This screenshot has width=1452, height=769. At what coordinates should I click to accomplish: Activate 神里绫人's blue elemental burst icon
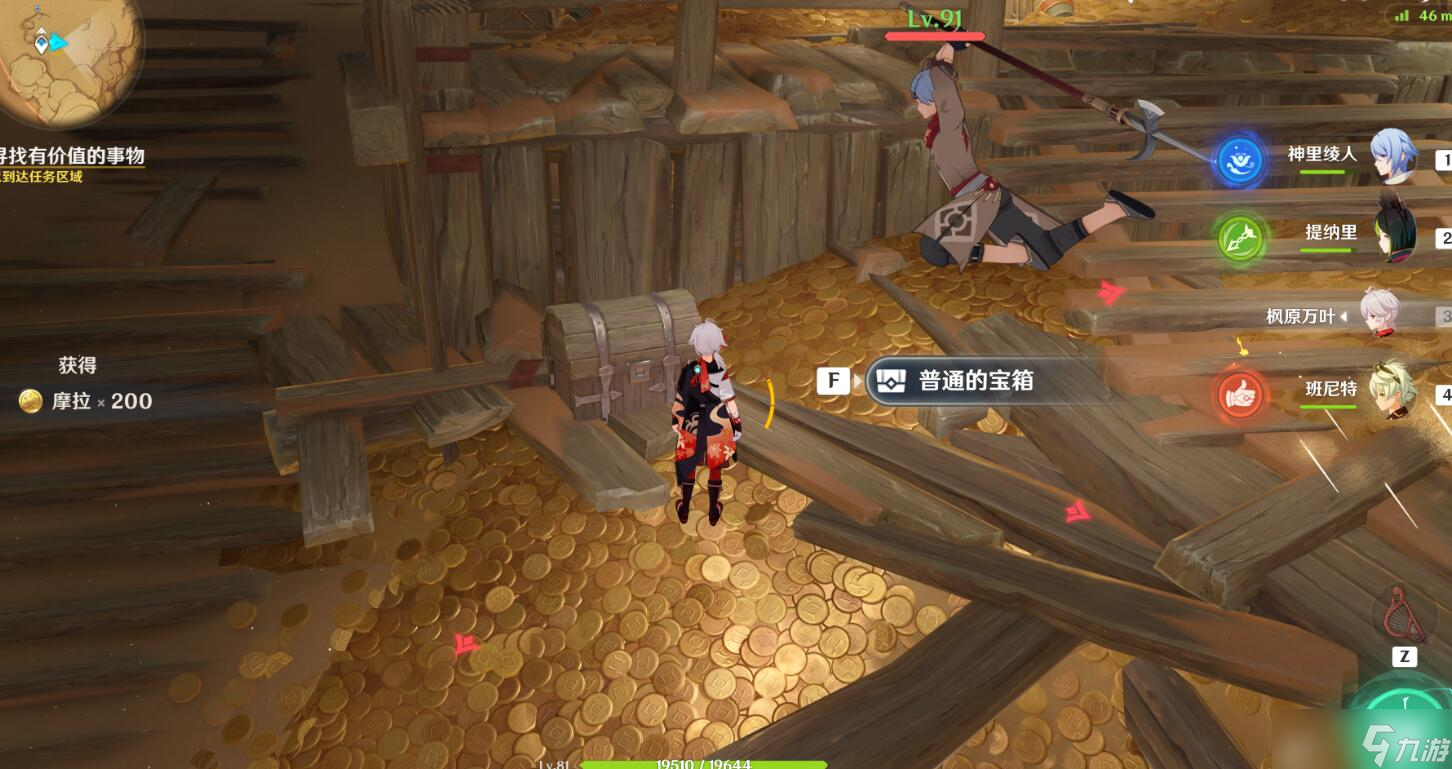(1240, 162)
